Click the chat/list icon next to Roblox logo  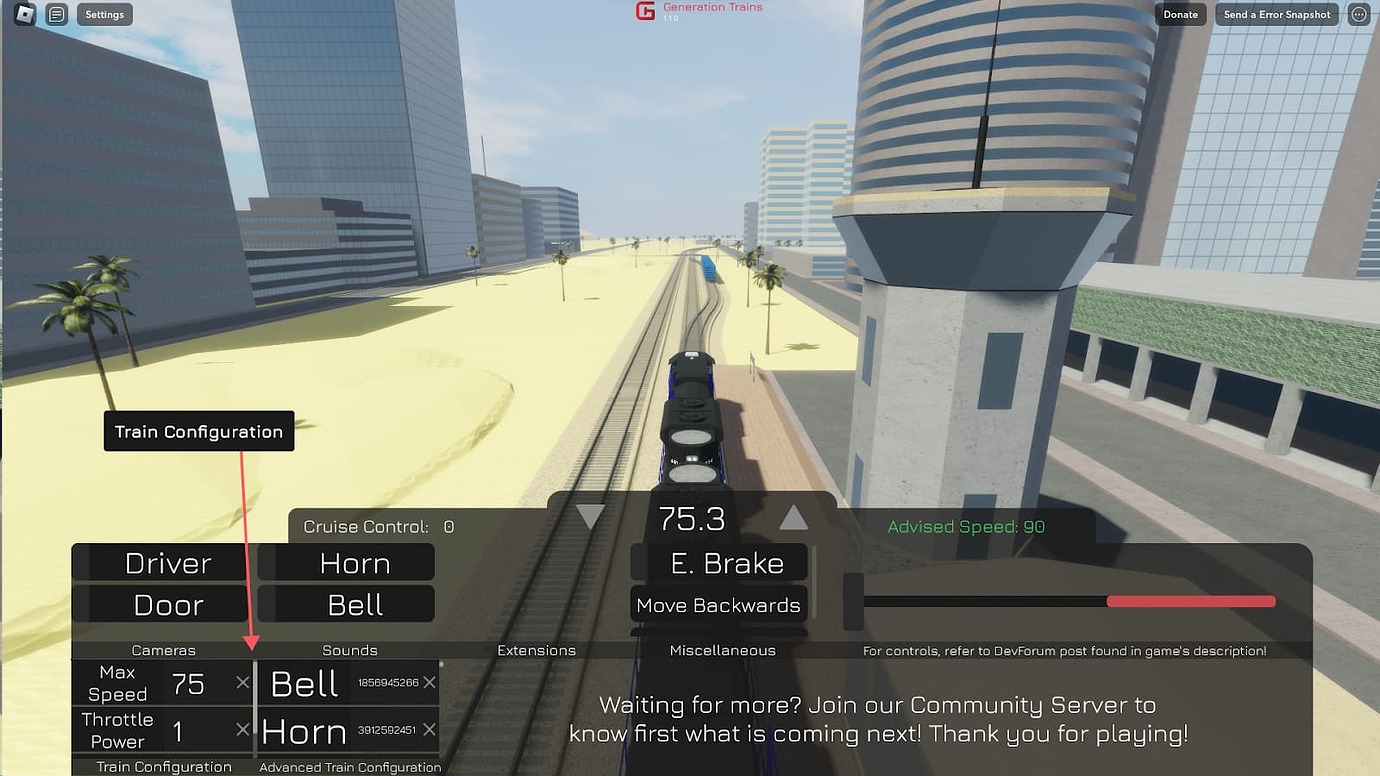point(56,14)
